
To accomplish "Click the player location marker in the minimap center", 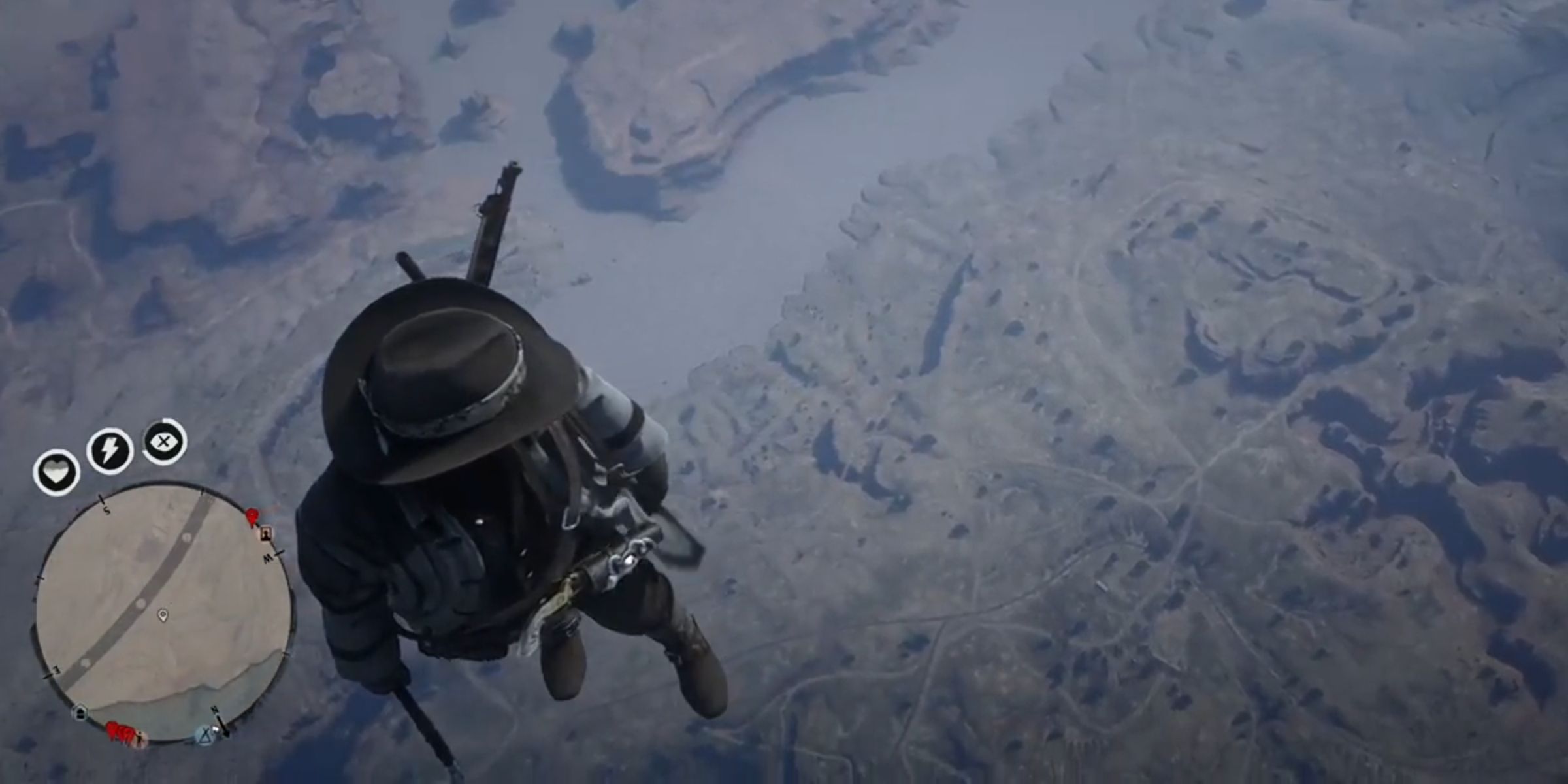I will click(163, 615).
